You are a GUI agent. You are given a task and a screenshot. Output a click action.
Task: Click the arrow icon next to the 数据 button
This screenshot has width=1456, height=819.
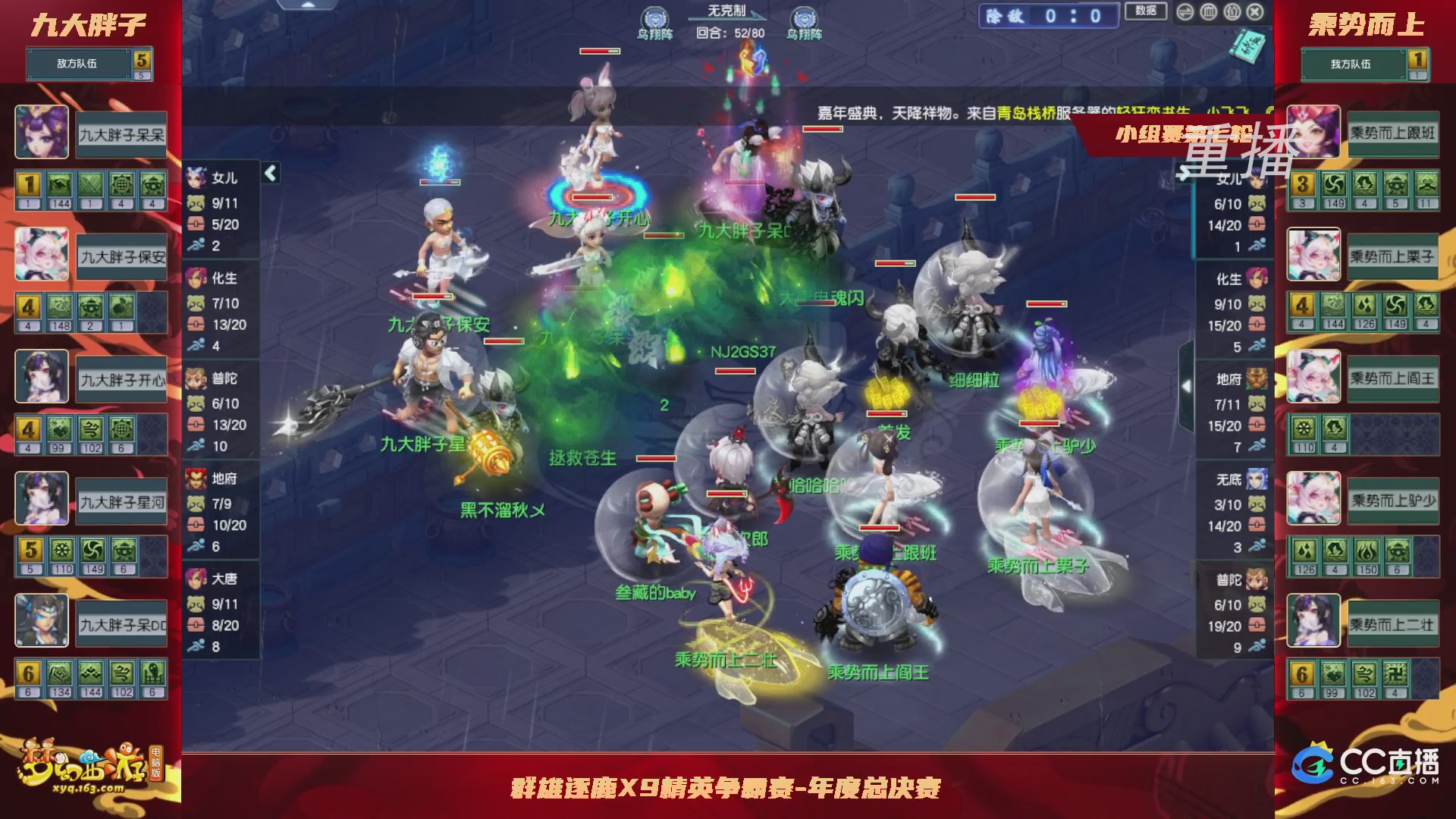point(1185,12)
